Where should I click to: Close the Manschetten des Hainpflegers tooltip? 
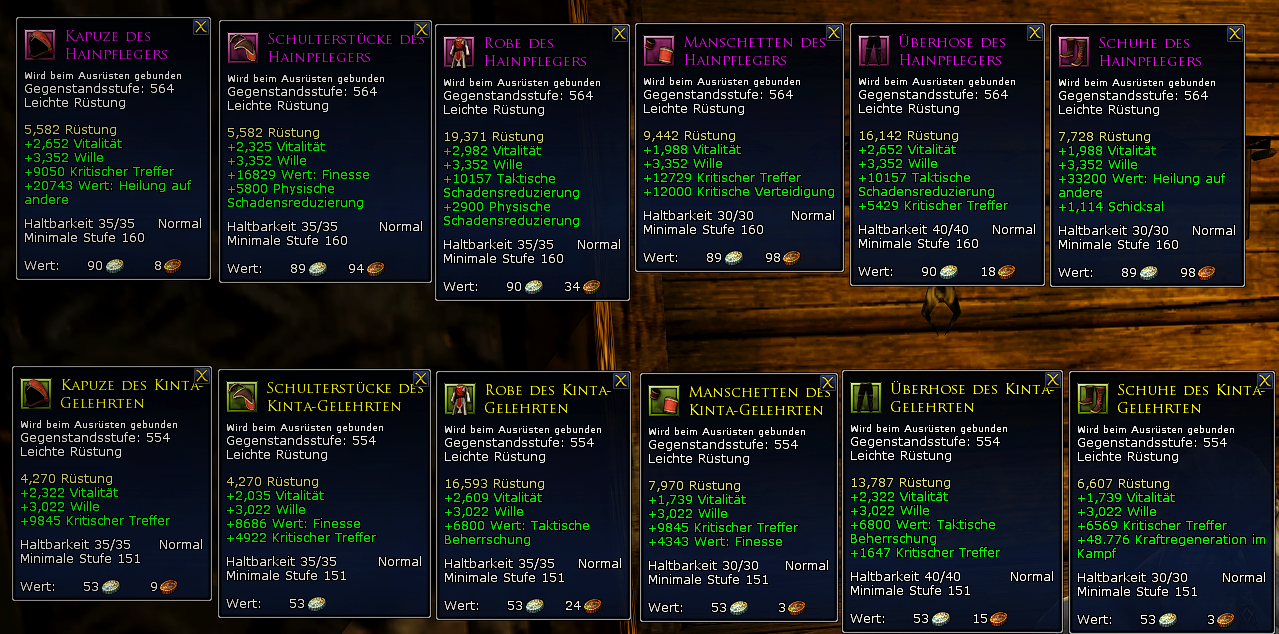[x=833, y=33]
